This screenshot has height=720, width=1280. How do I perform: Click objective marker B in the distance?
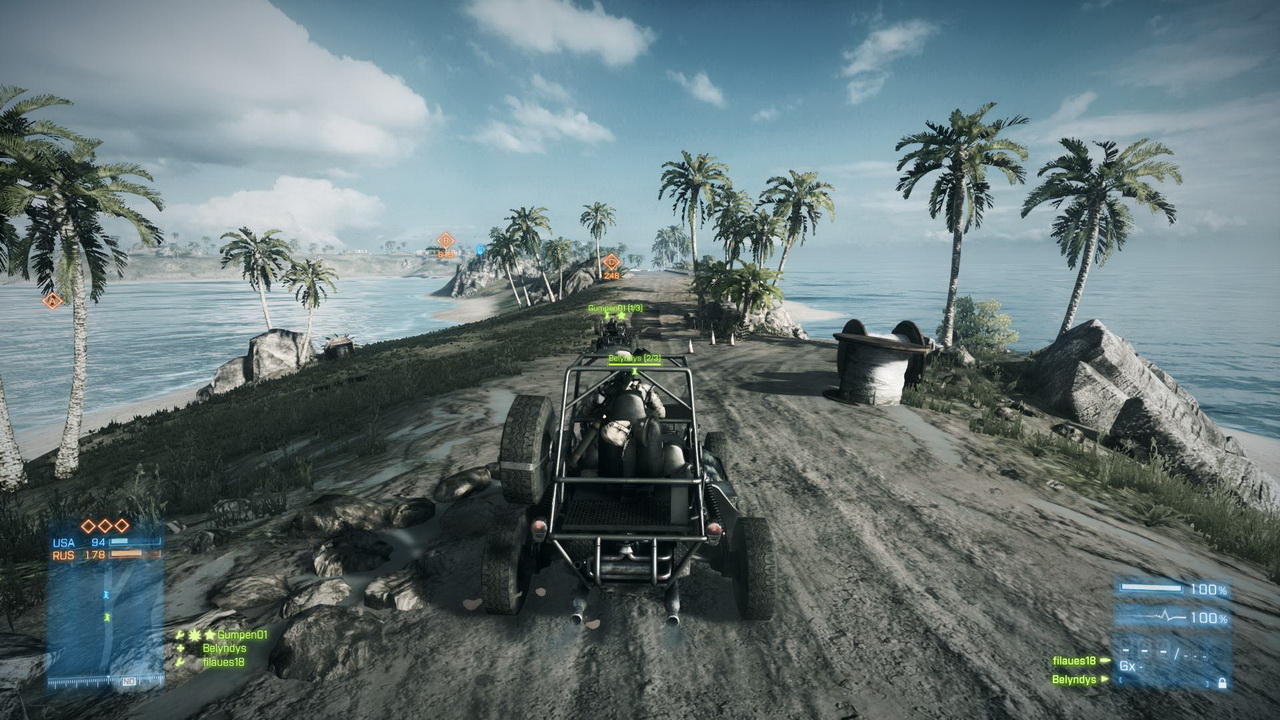click(x=446, y=240)
